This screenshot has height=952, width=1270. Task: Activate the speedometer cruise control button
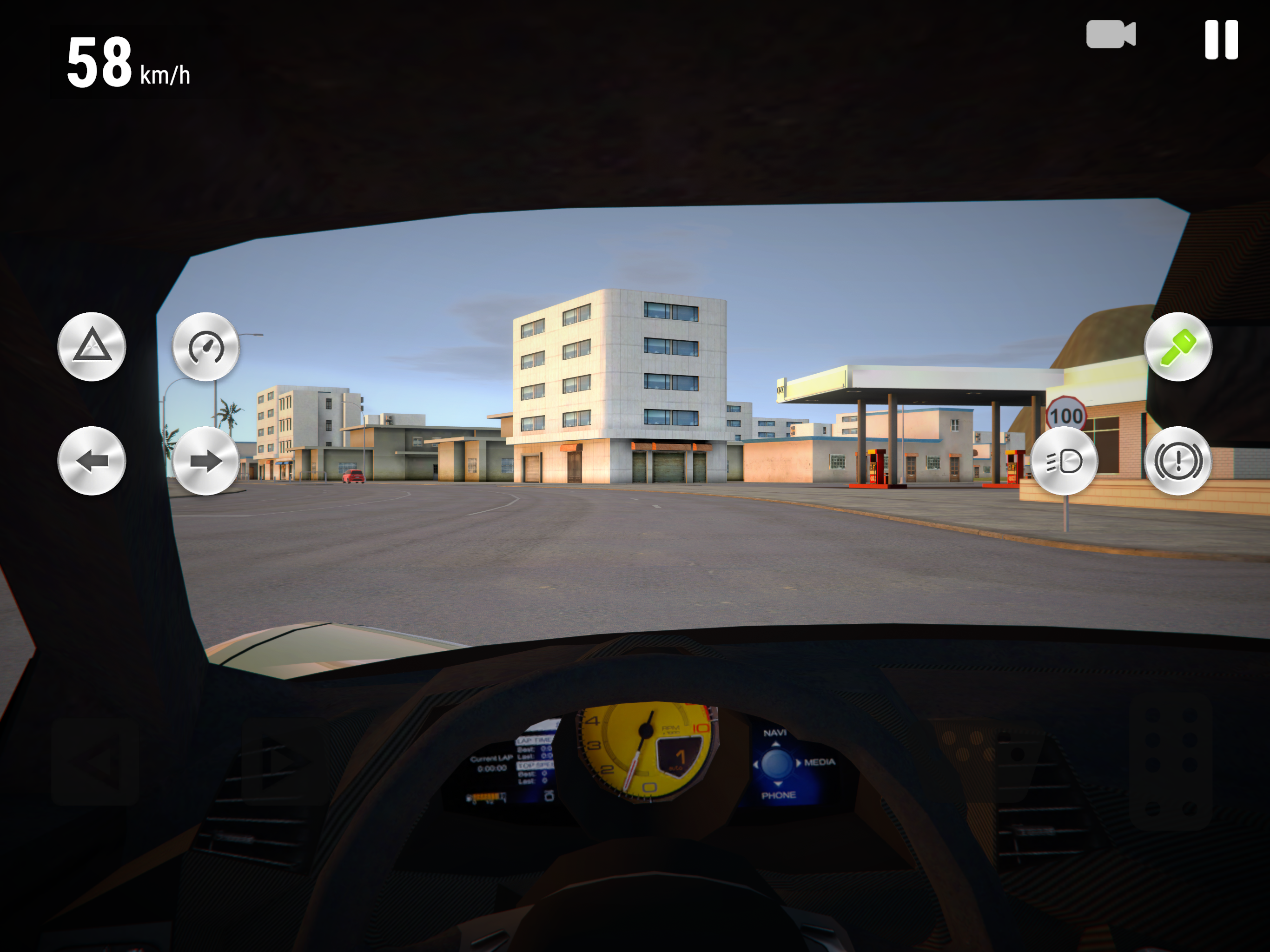tap(206, 346)
